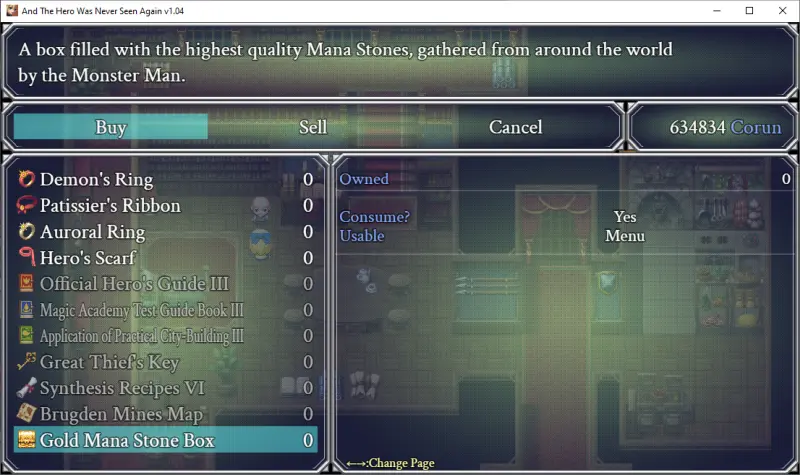Image resolution: width=800 pixels, height=475 pixels.
Task: Select Official Hero's Guide III
Action: point(134,284)
